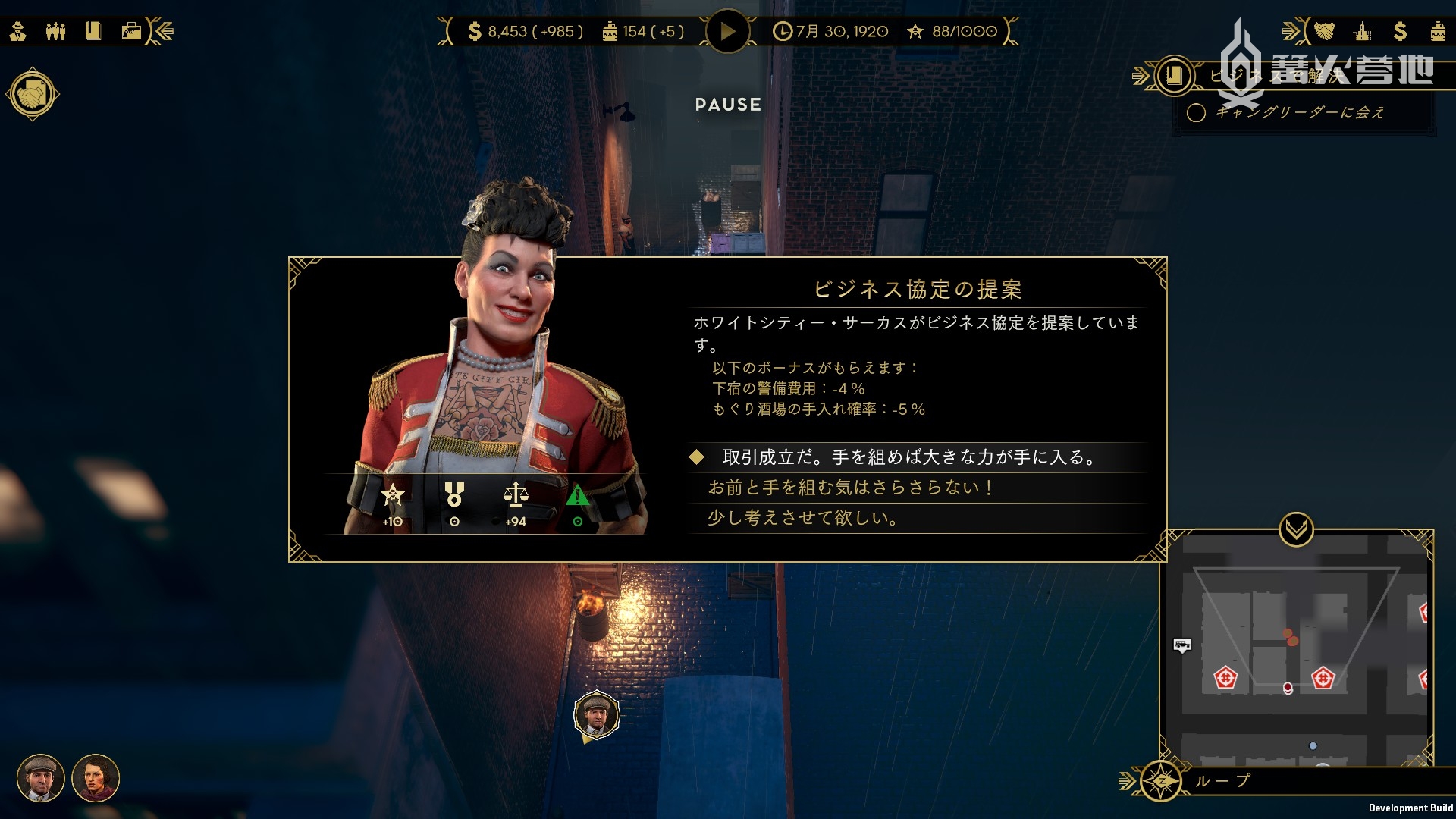Screen dimensions: 1456x819
Task: Open the boss fedora icon menu
Action: [x=18, y=31]
